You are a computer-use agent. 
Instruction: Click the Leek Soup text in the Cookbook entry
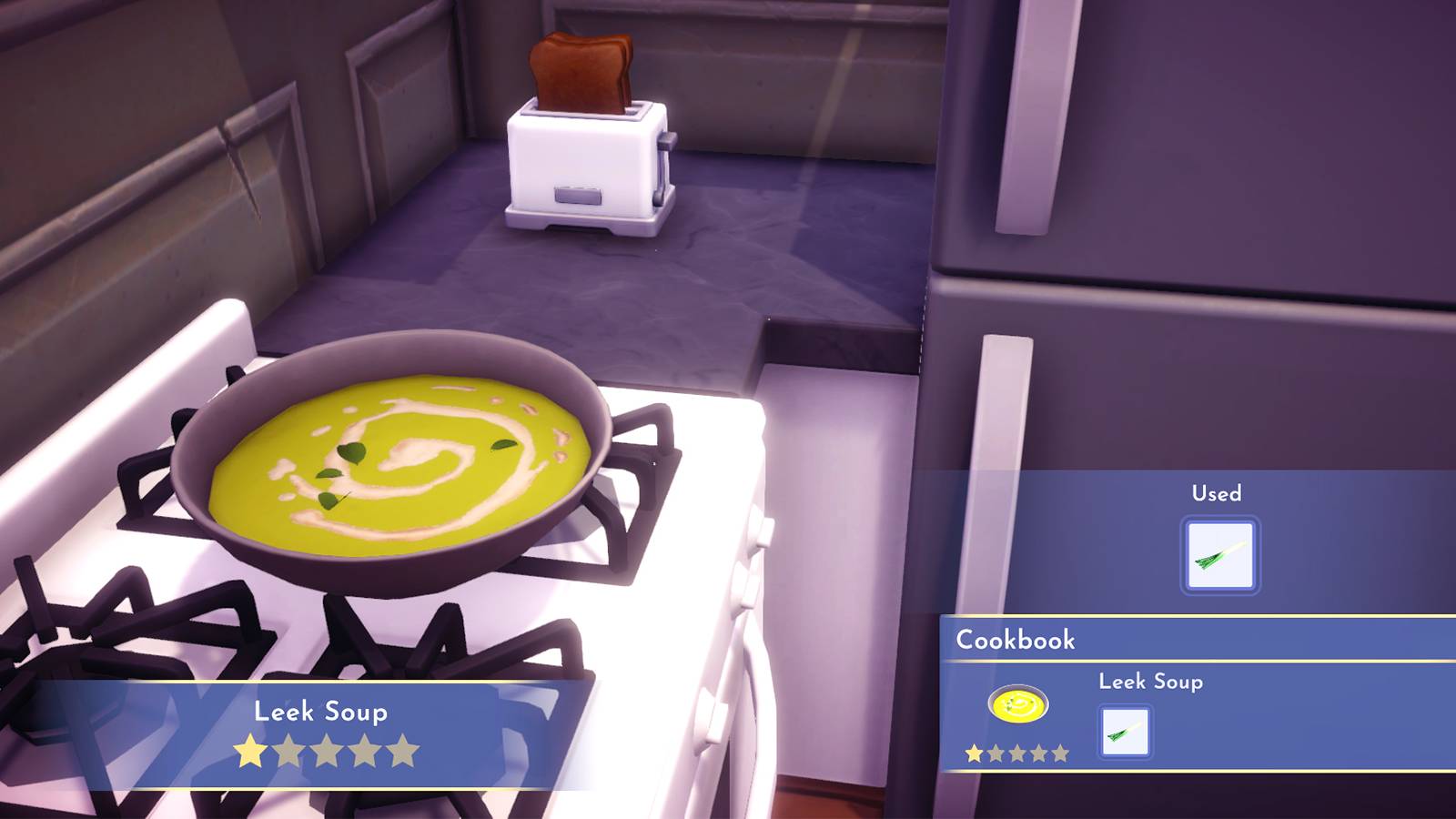coord(1152,682)
